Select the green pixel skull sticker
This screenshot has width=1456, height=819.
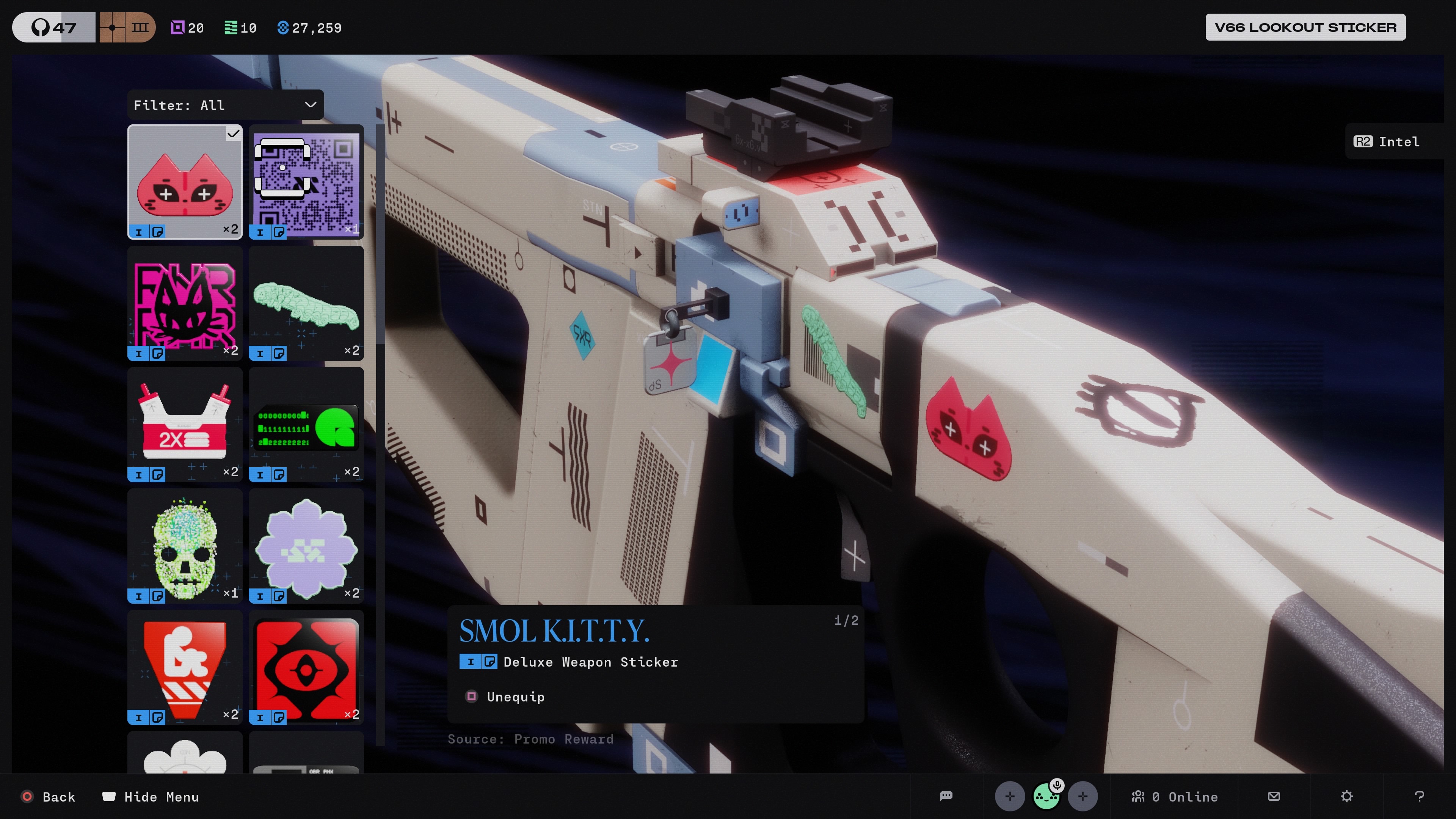tap(185, 546)
